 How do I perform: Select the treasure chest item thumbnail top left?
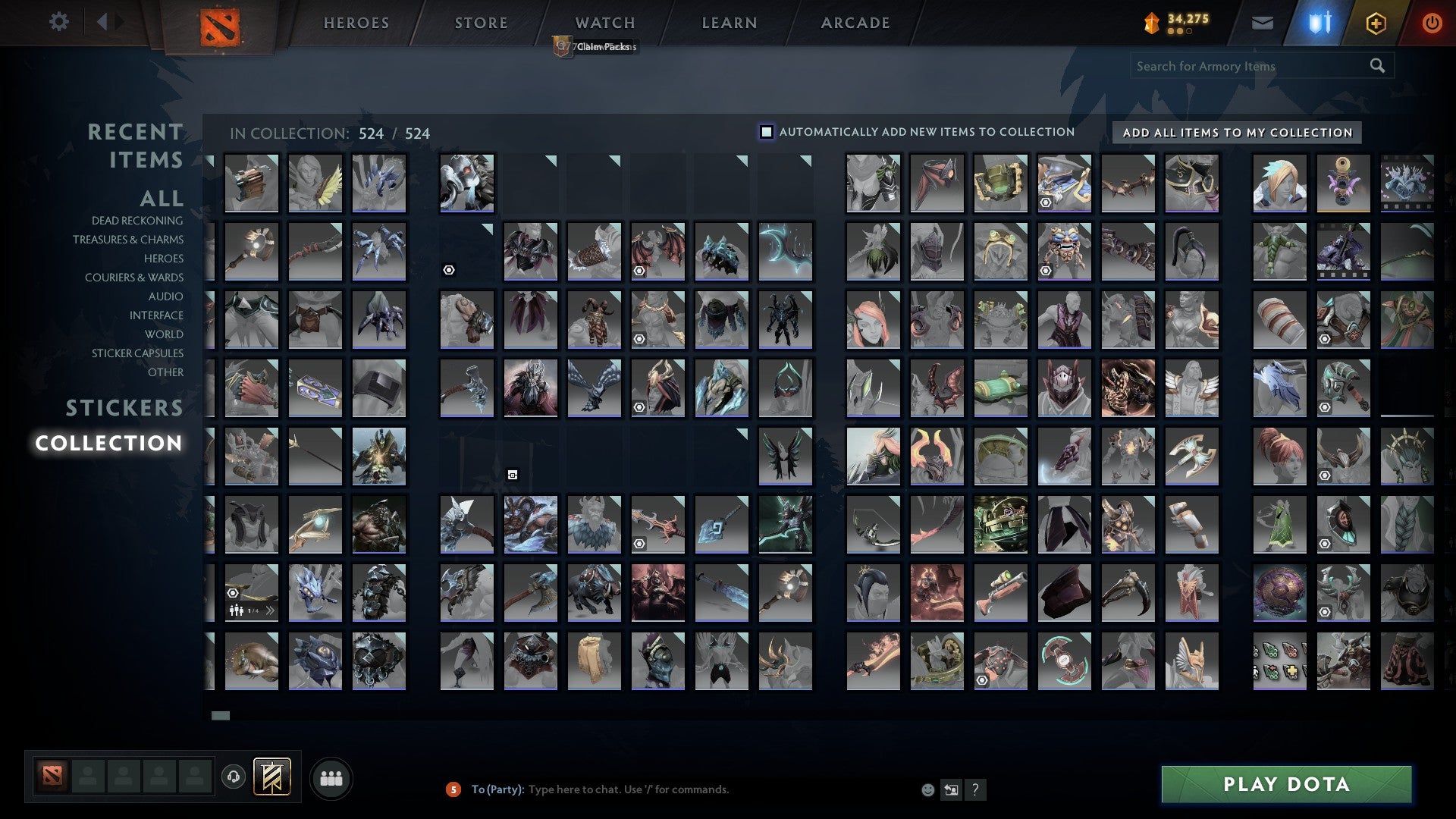click(251, 182)
